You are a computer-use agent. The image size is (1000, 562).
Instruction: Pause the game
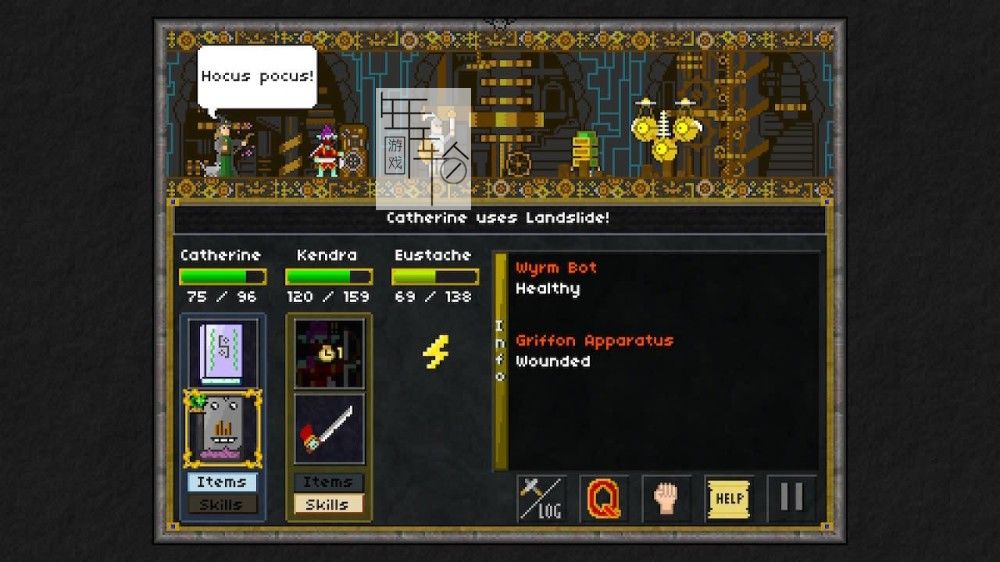pos(791,498)
